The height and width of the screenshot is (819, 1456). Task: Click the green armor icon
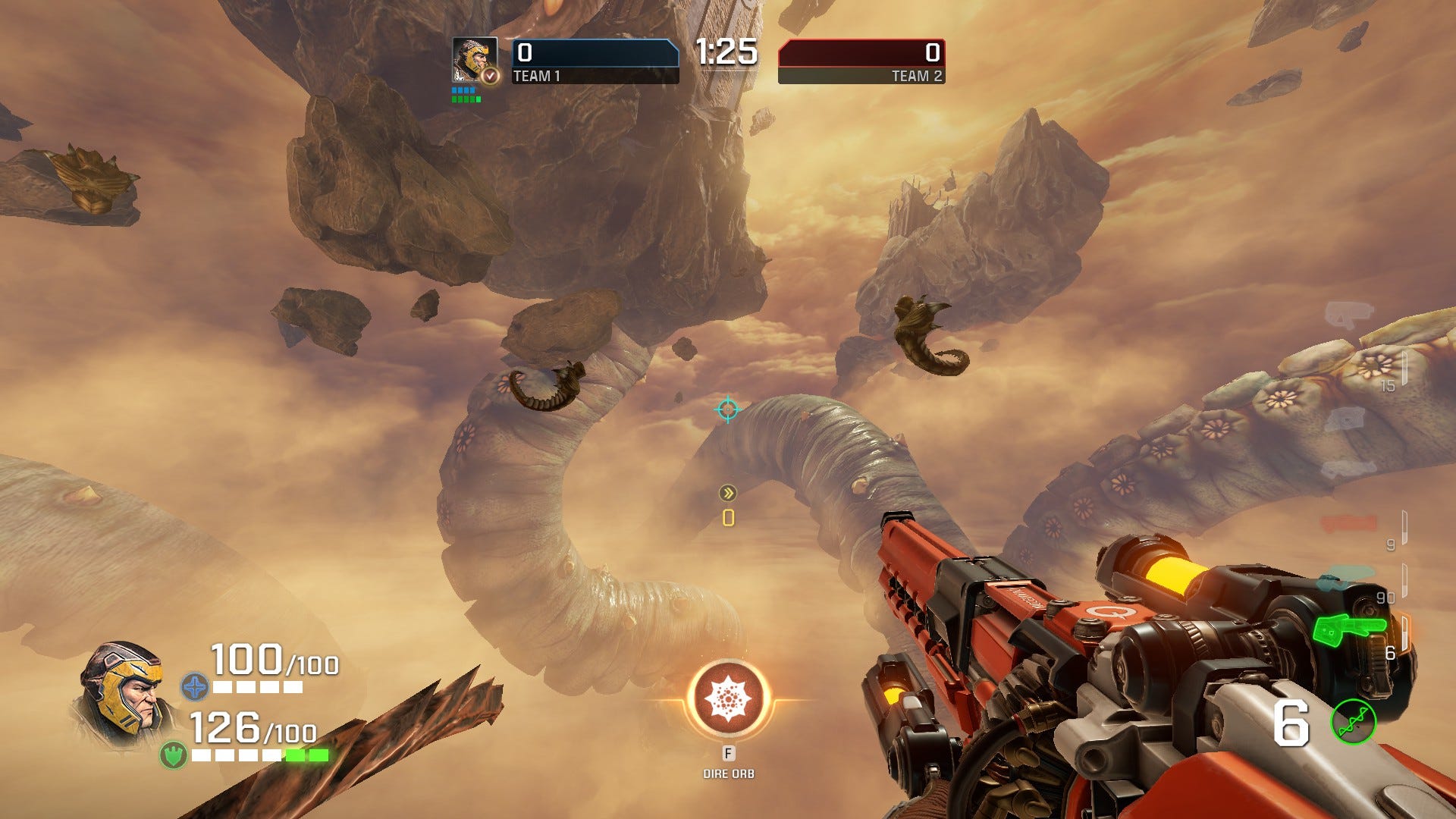174,755
